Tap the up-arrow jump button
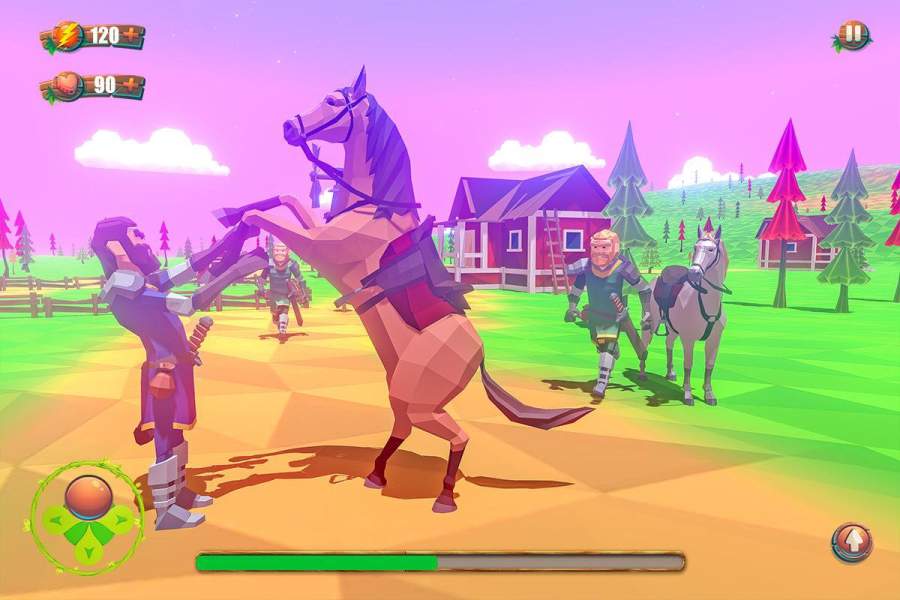900x600 pixels. tap(851, 542)
